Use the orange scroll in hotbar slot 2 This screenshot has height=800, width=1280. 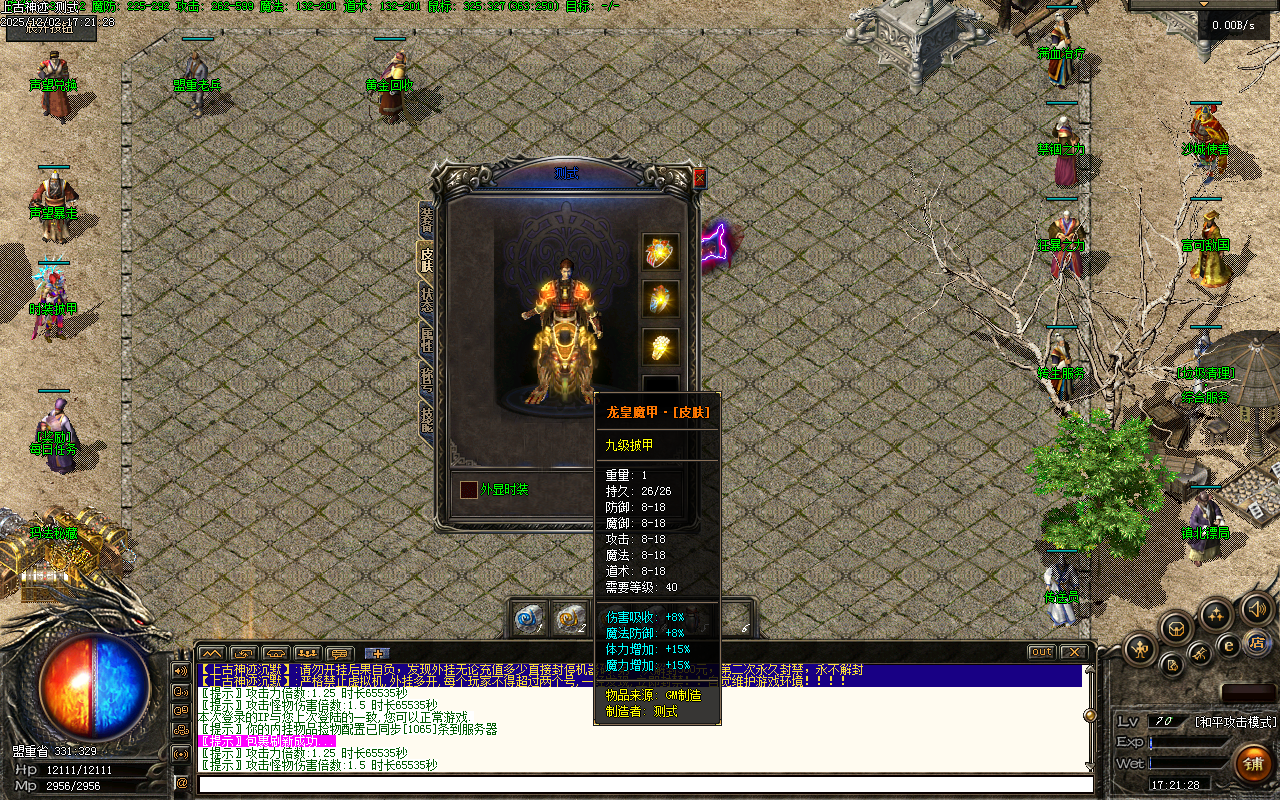570,620
